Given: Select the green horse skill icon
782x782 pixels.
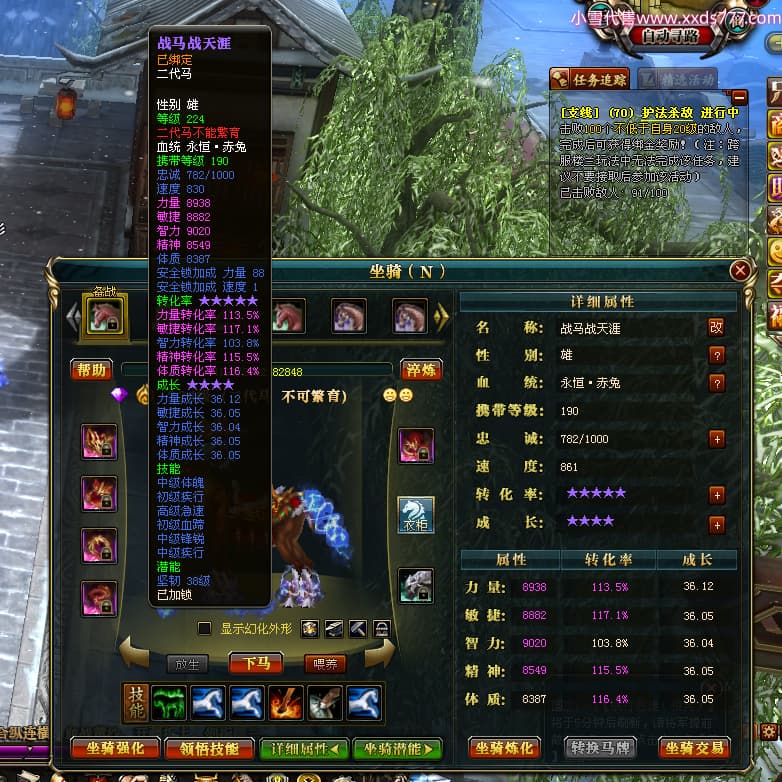Looking at the screenshot, I should [x=169, y=703].
